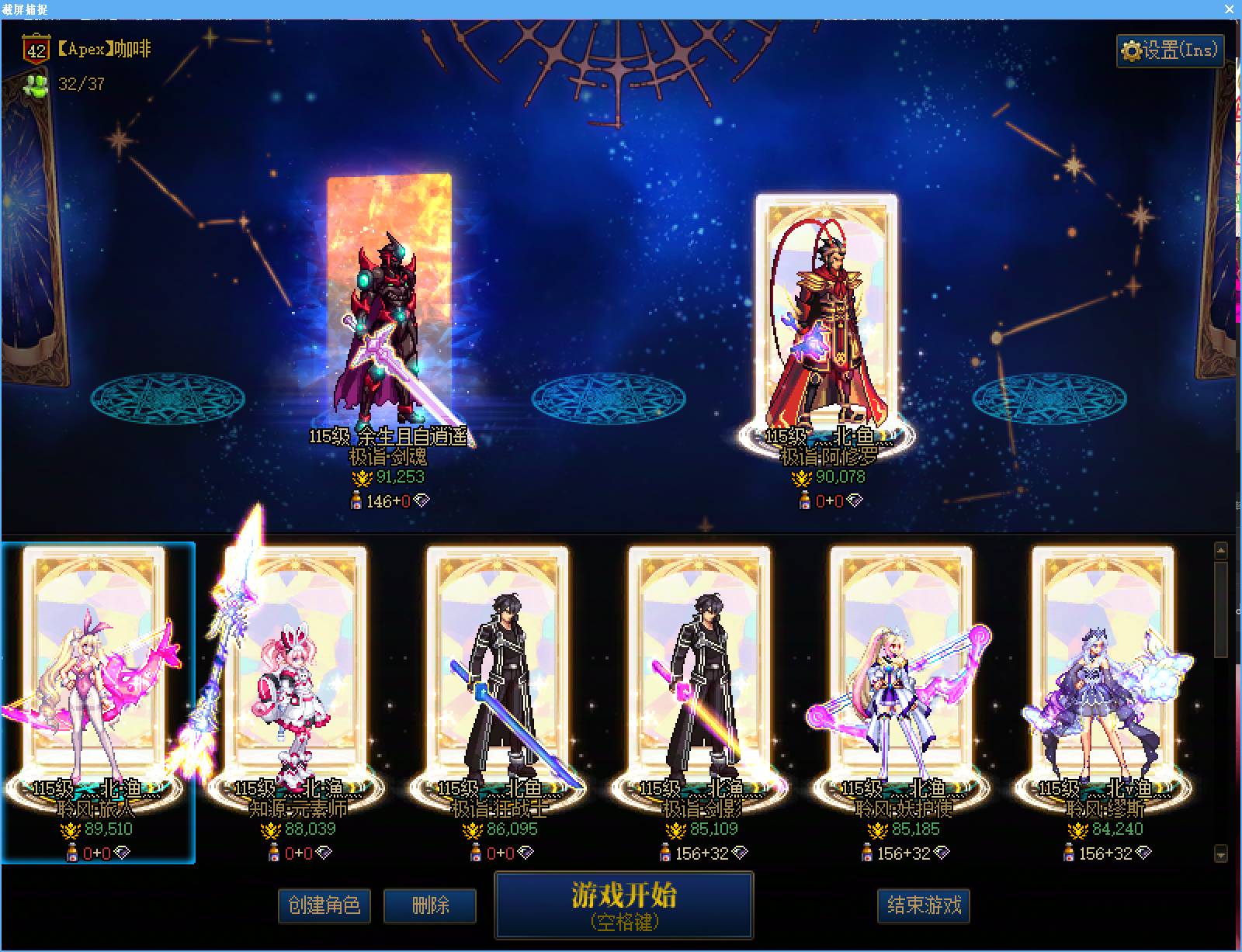Click the gold coin icon below 极诣·剑魂

363,477
